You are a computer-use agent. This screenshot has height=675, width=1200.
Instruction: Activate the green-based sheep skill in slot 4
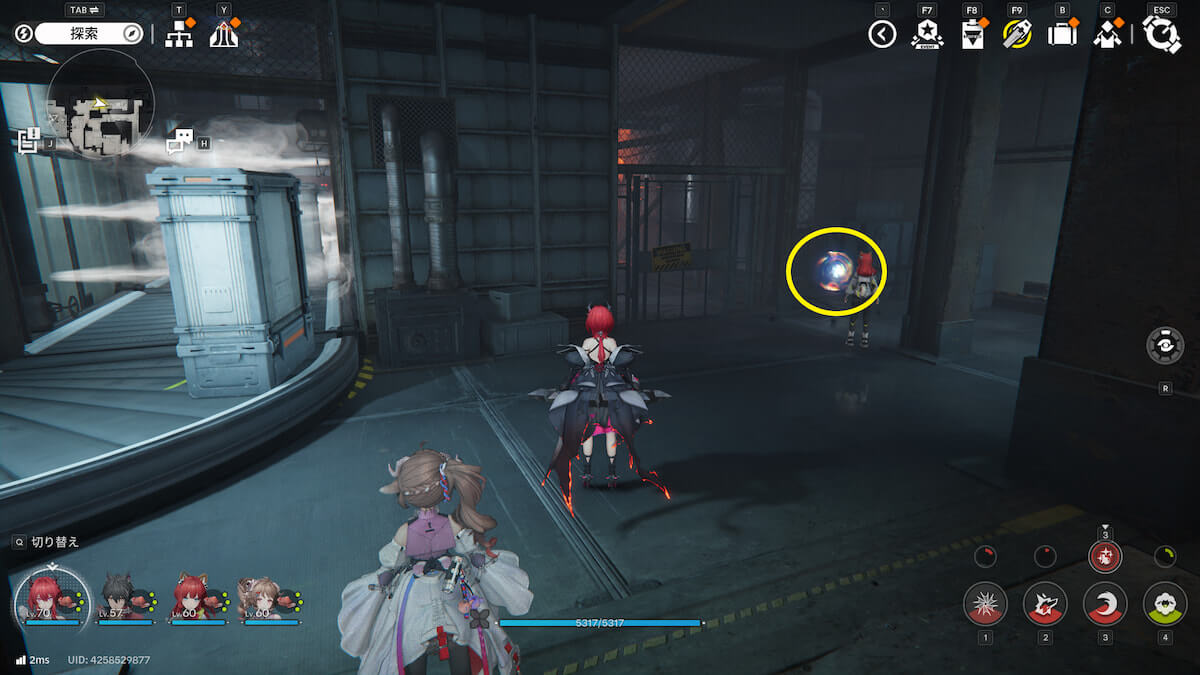click(1164, 604)
